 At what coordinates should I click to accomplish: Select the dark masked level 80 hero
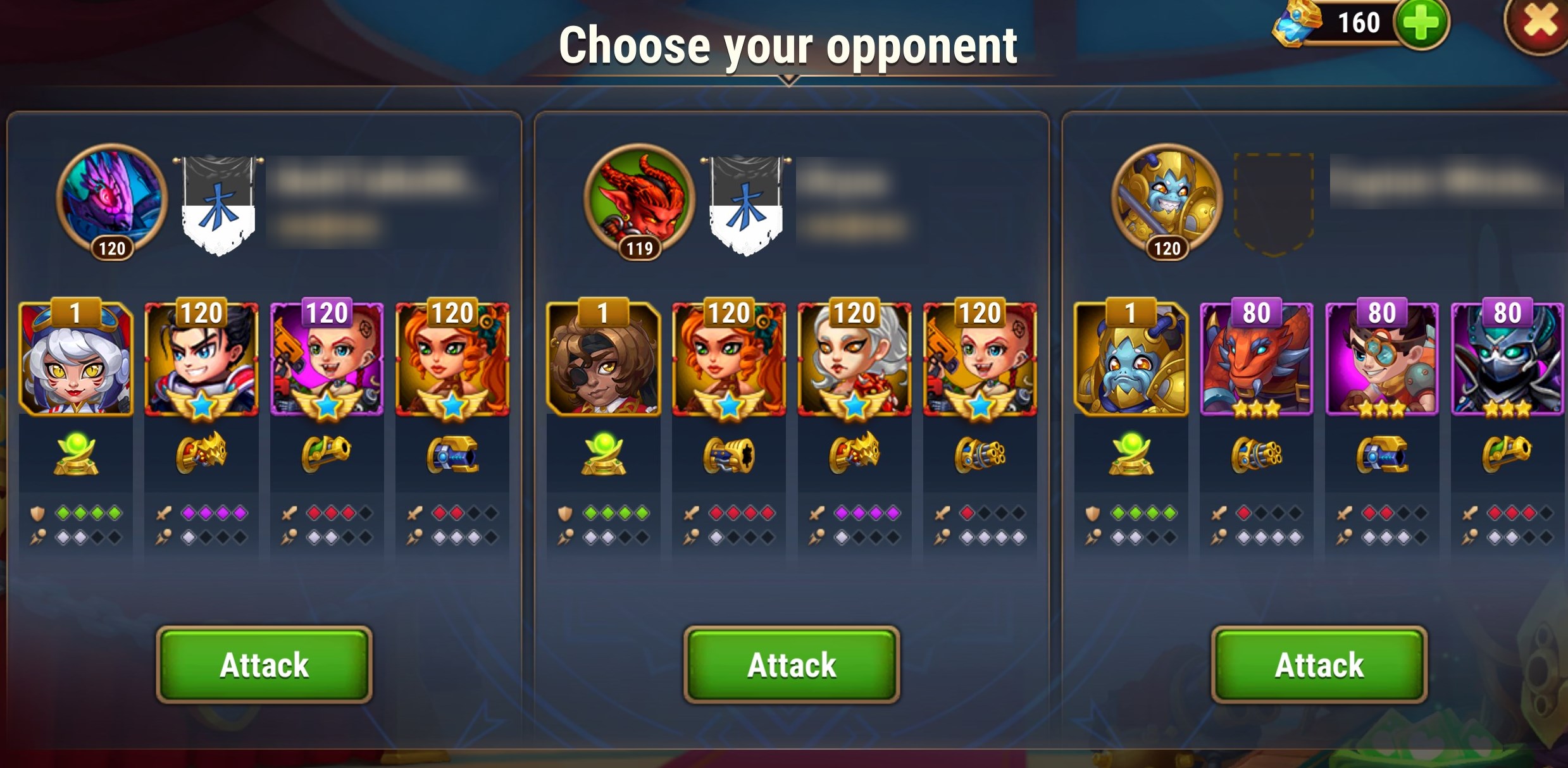click(1507, 359)
